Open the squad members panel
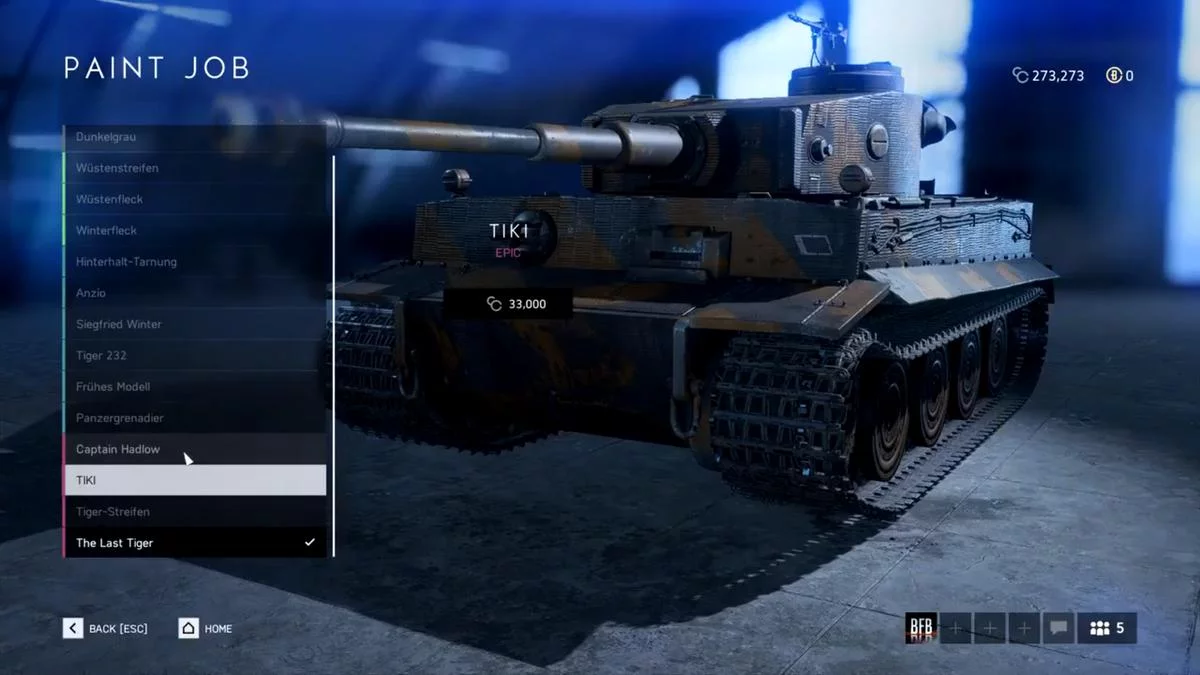Screen dimensions: 1200x675 (1106, 628)
